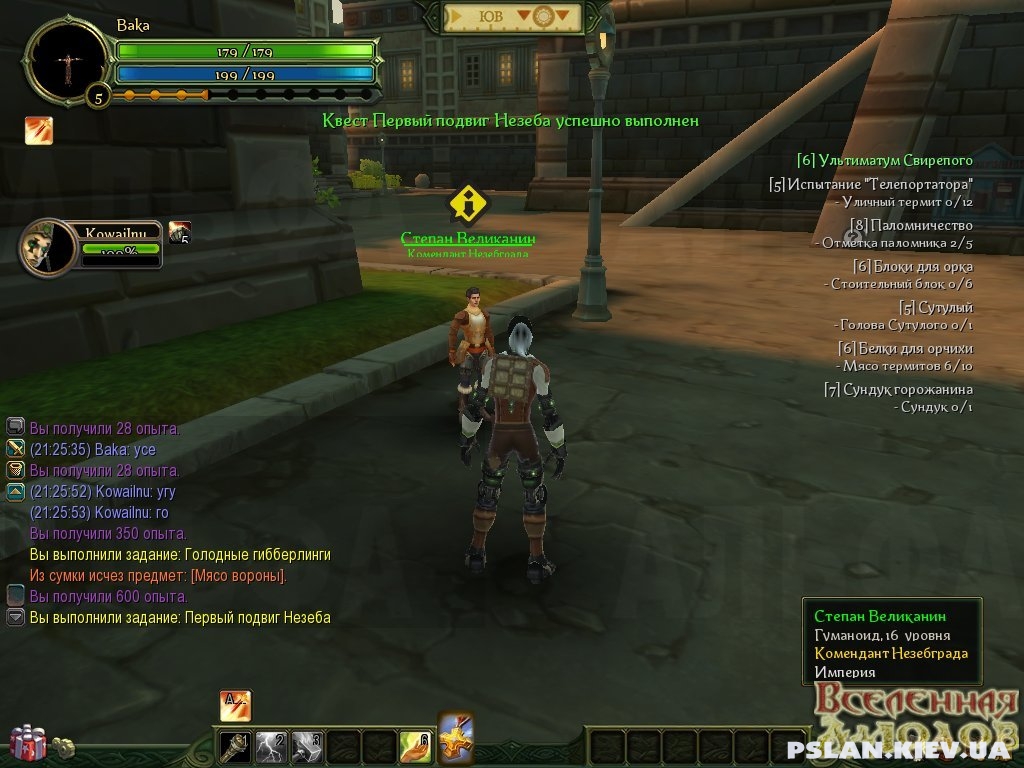Click the compass bar showing ЮВ
Screen dimensions: 1024x768
(512, 17)
